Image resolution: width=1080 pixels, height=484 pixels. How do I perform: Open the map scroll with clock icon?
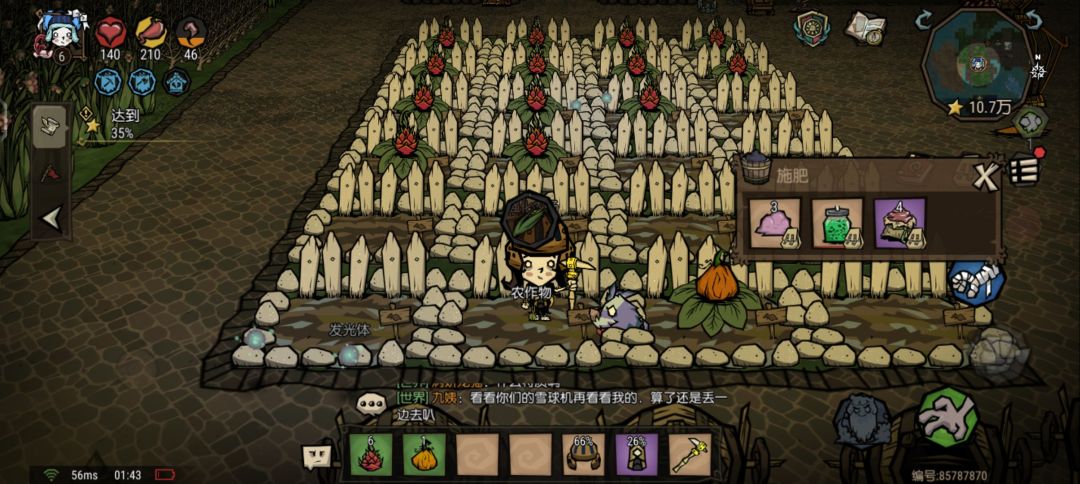(865, 29)
